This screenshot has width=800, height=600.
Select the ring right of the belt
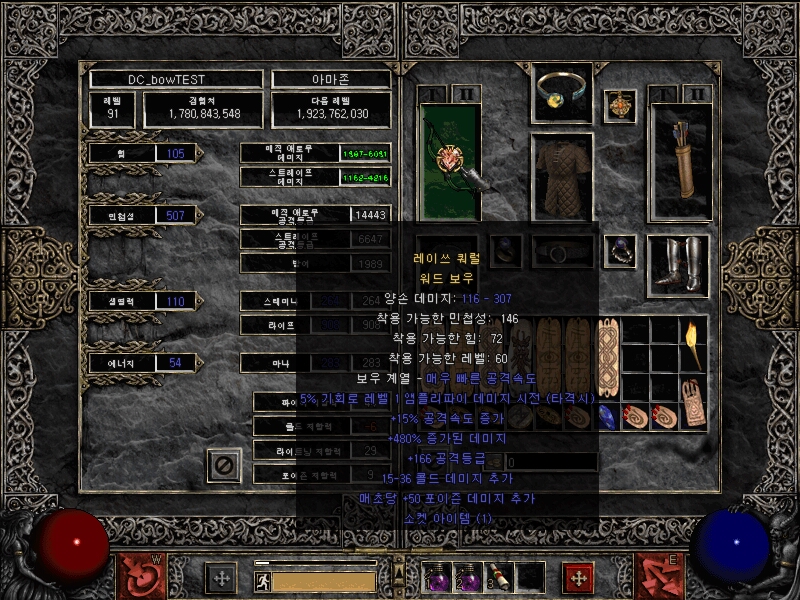[x=623, y=250]
